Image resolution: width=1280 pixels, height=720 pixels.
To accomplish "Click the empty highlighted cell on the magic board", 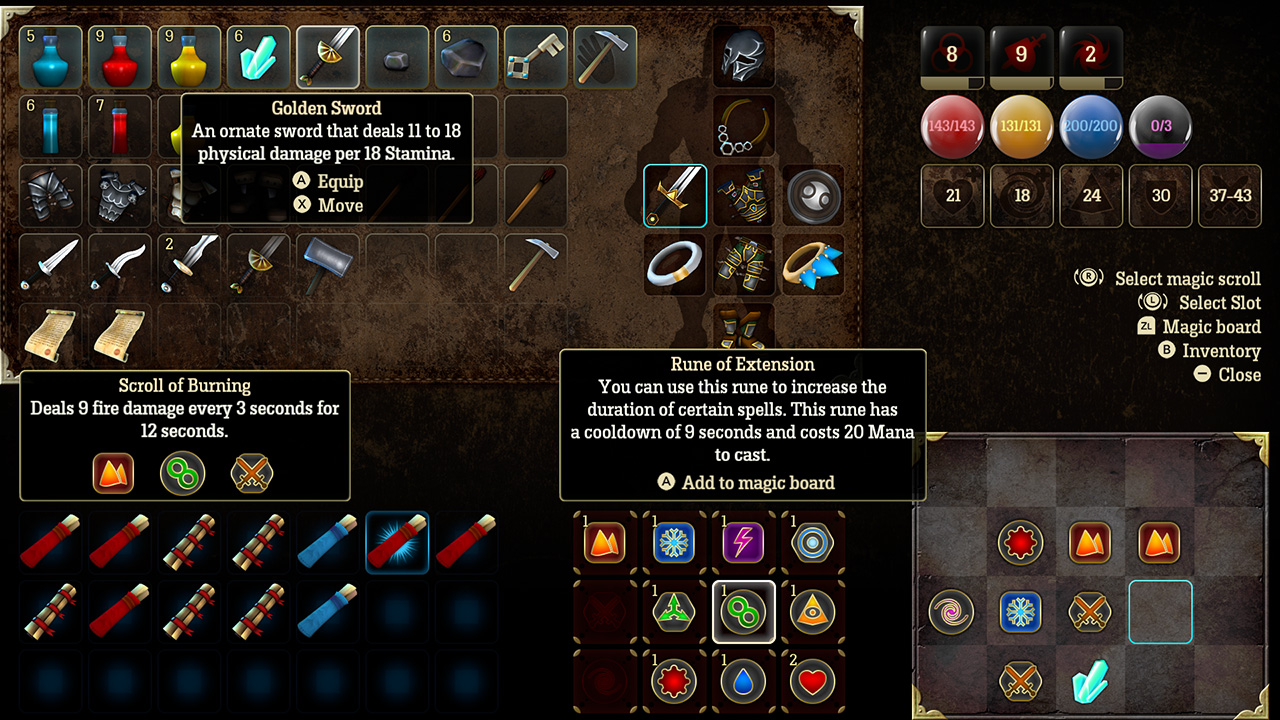I will click(1159, 612).
